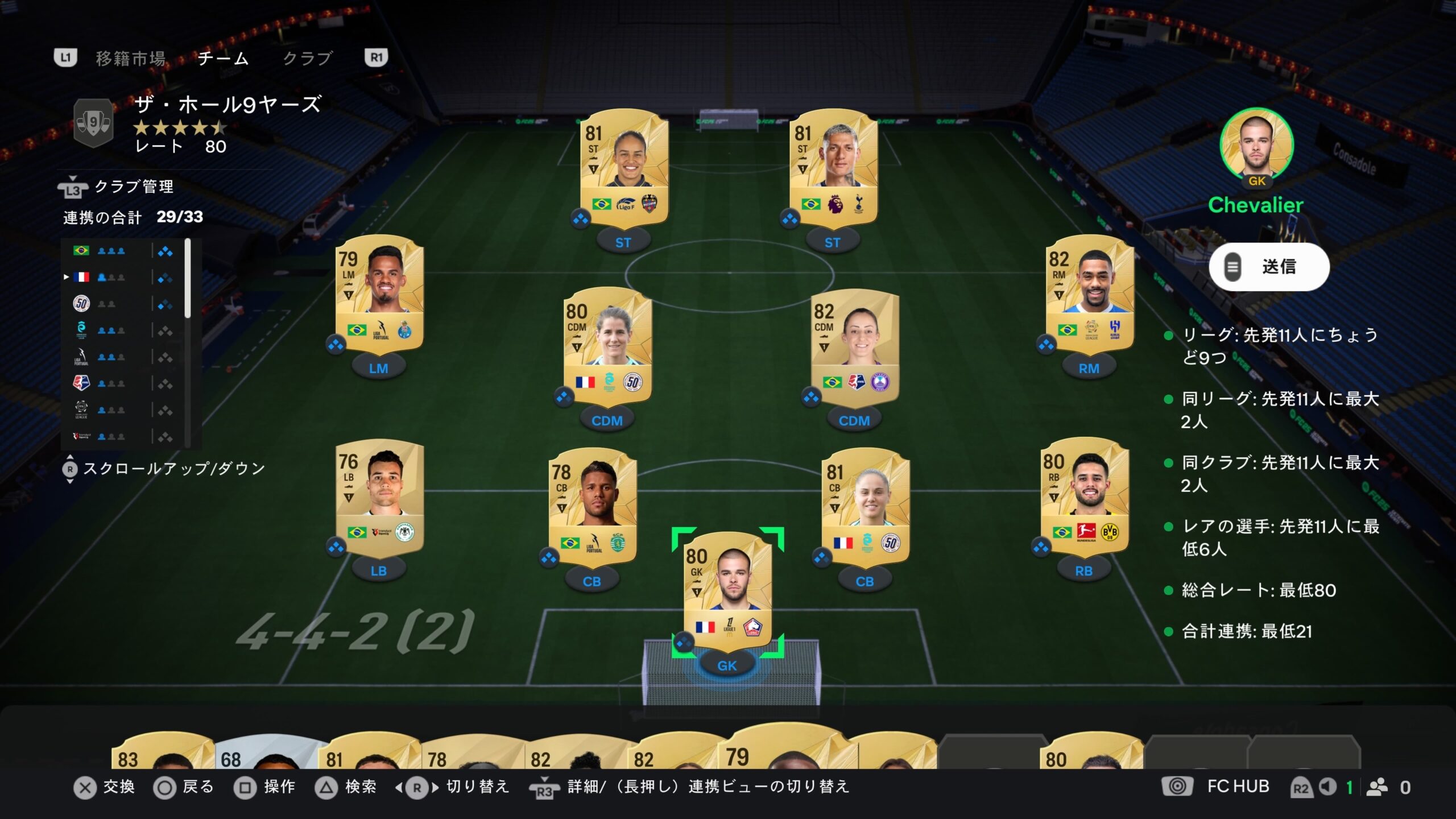Open the クラブ tab
Image resolution: width=1456 pixels, height=819 pixels.
(x=307, y=58)
